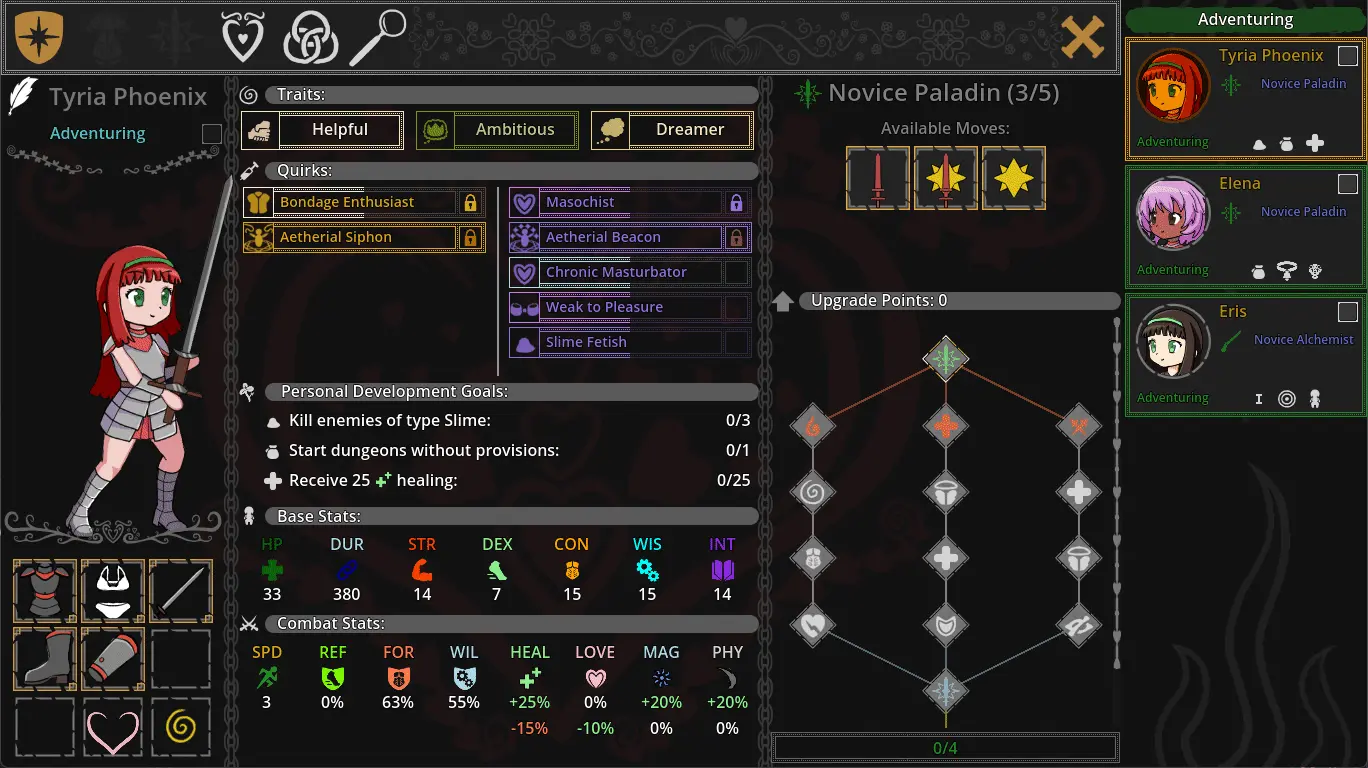Select the Helpful trait
1368x768 pixels.
click(323, 130)
